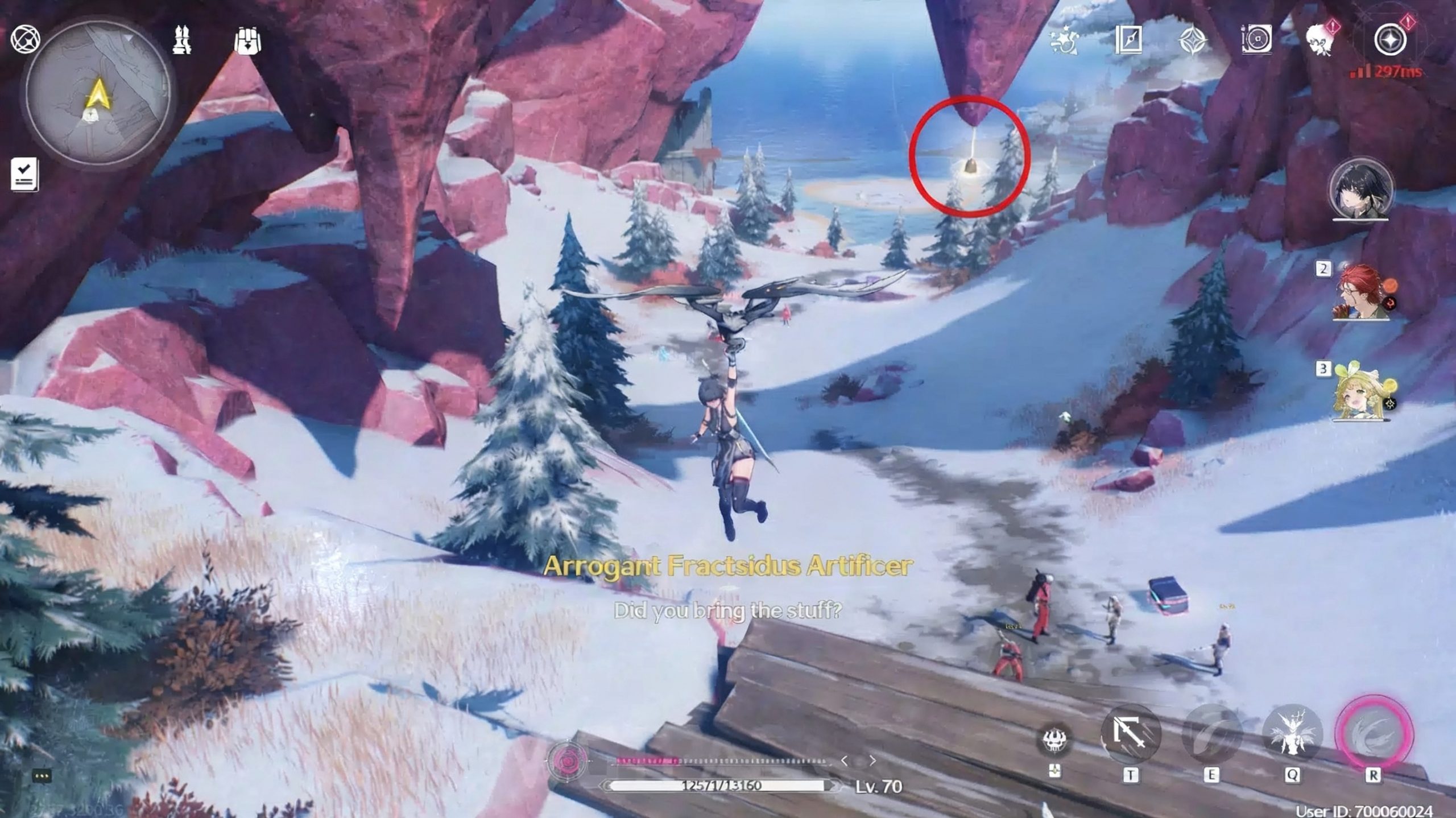This screenshot has height=818, width=1456.
Task: Activate the feather slash resonance skill
Action: (x=1211, y=735)
